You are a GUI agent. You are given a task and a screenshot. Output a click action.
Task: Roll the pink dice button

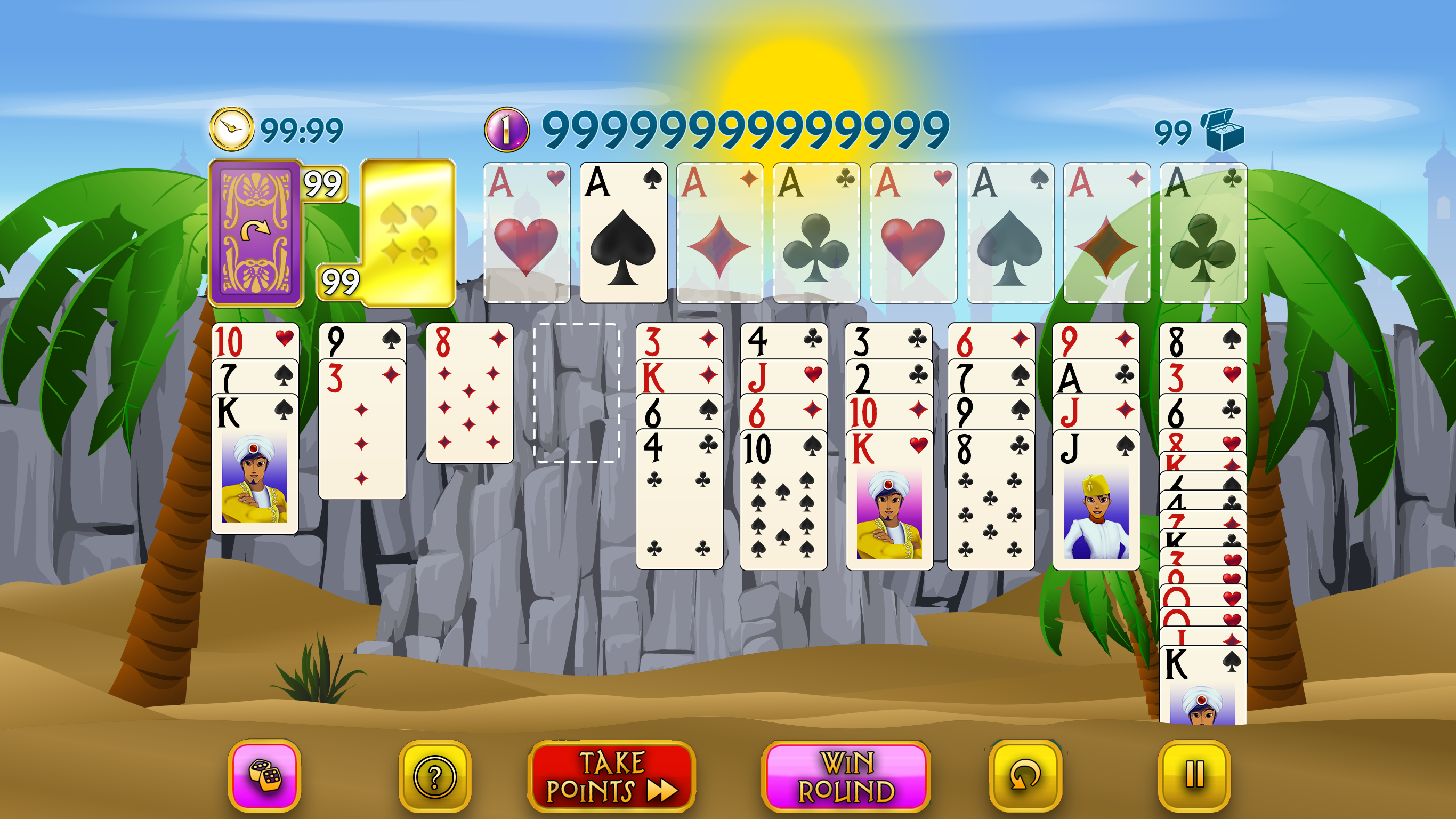[264, 775]
